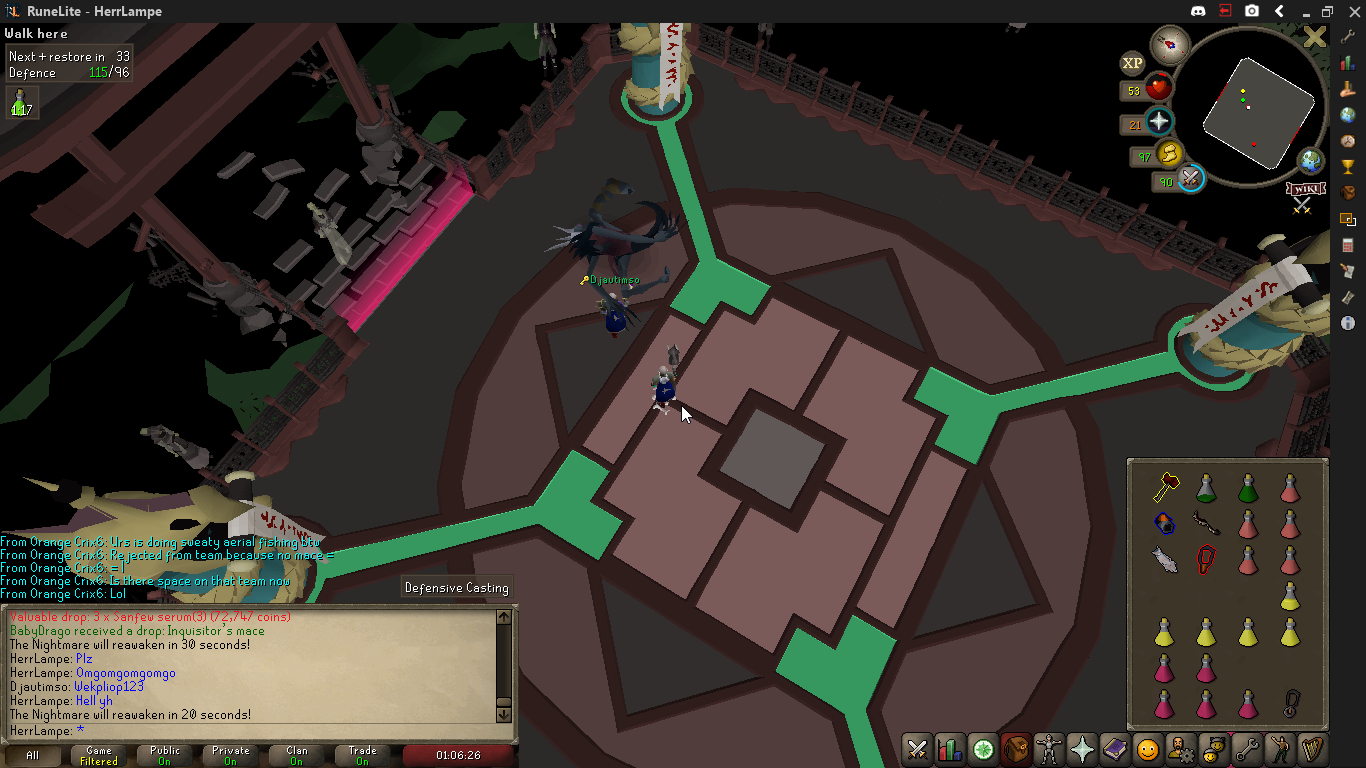This screenshot has width=1366, height=768.
Task: Click the silver fish in inventory
Action: 1165,559
